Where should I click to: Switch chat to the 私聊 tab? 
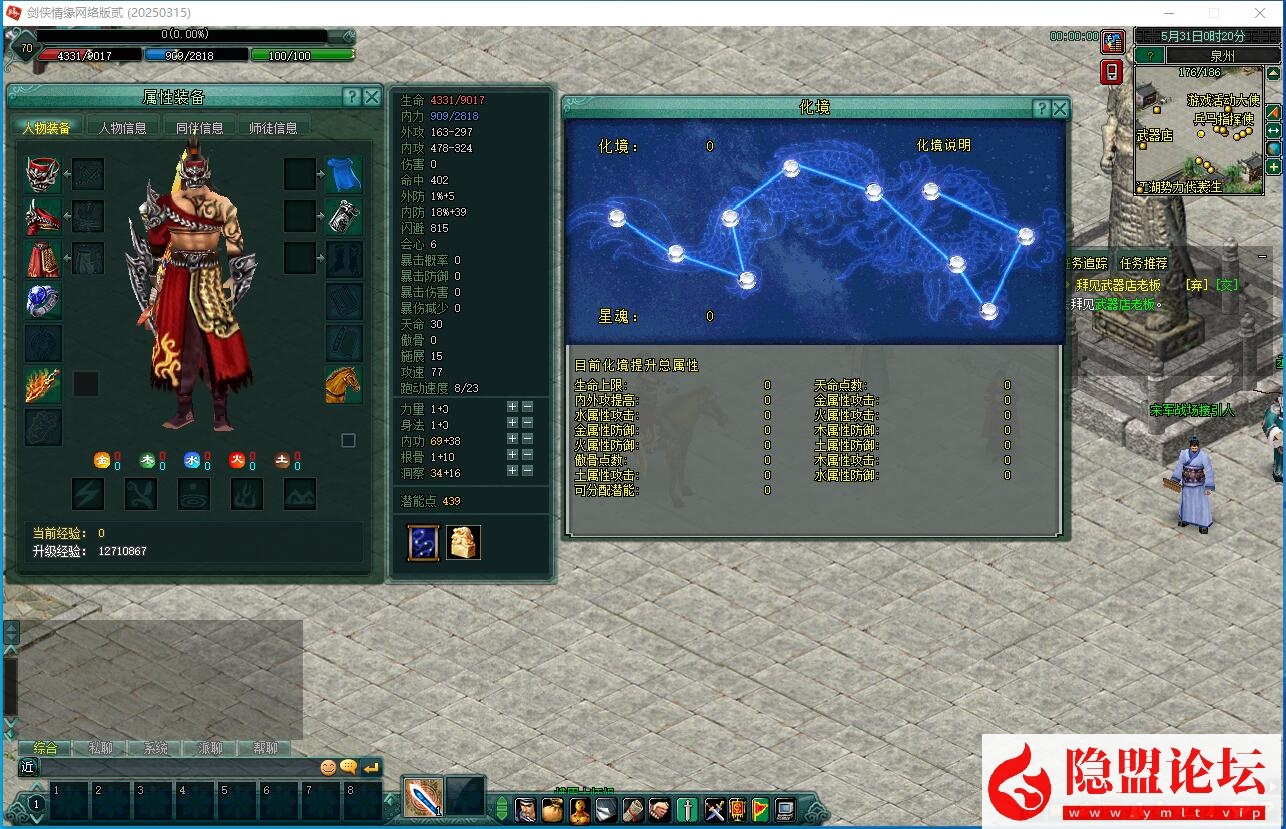(100, 748)
